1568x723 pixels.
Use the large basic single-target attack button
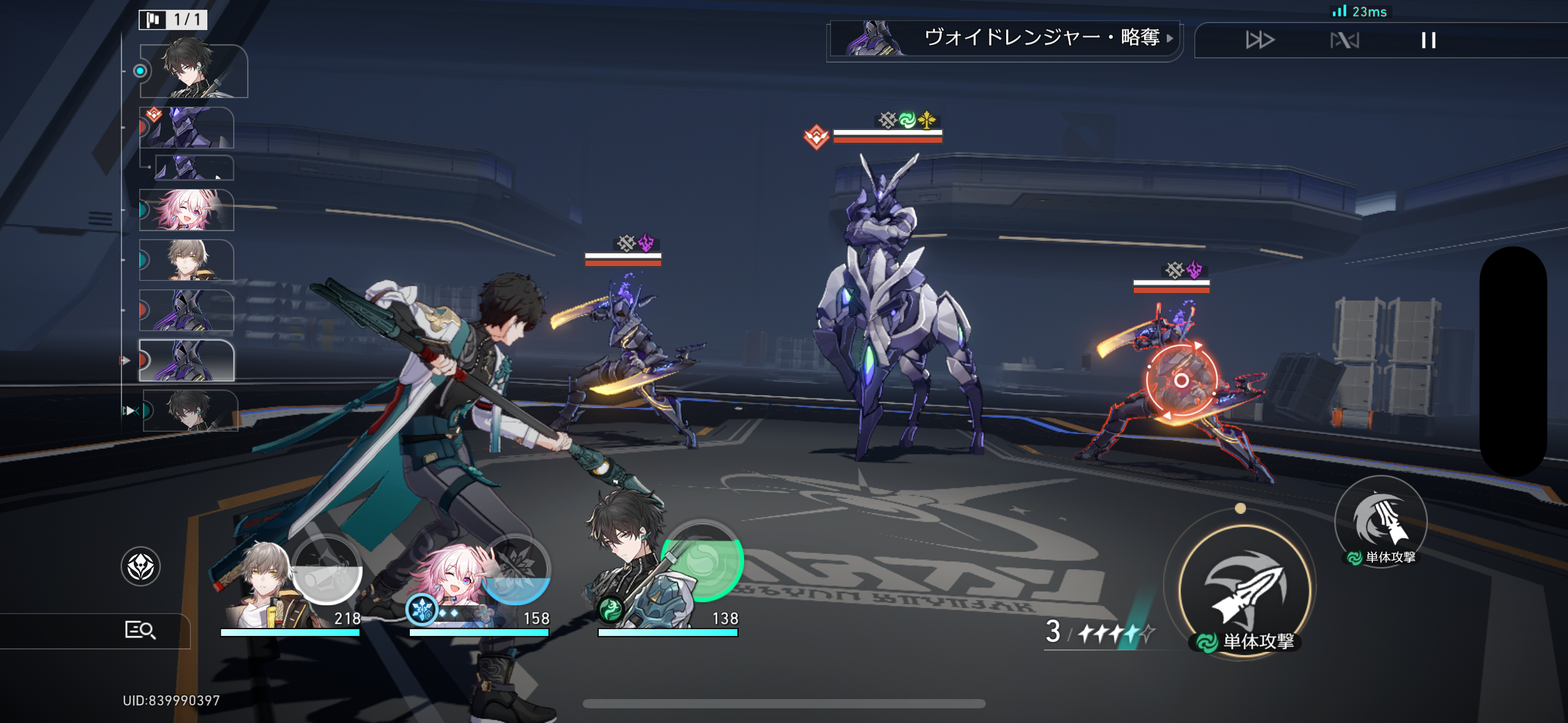coord(1244,590)
